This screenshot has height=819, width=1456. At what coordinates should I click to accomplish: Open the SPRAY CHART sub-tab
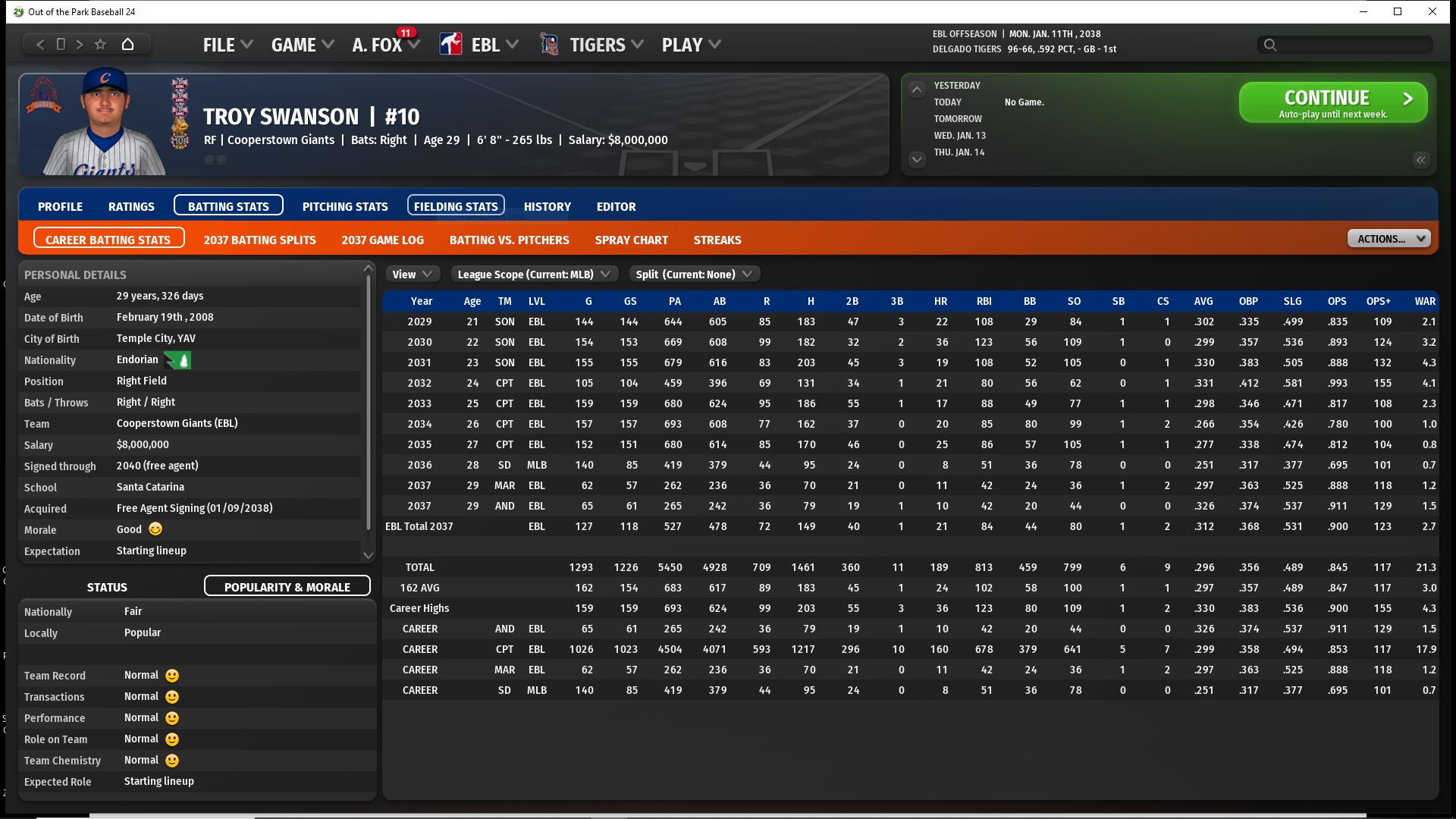click(631, 240)
